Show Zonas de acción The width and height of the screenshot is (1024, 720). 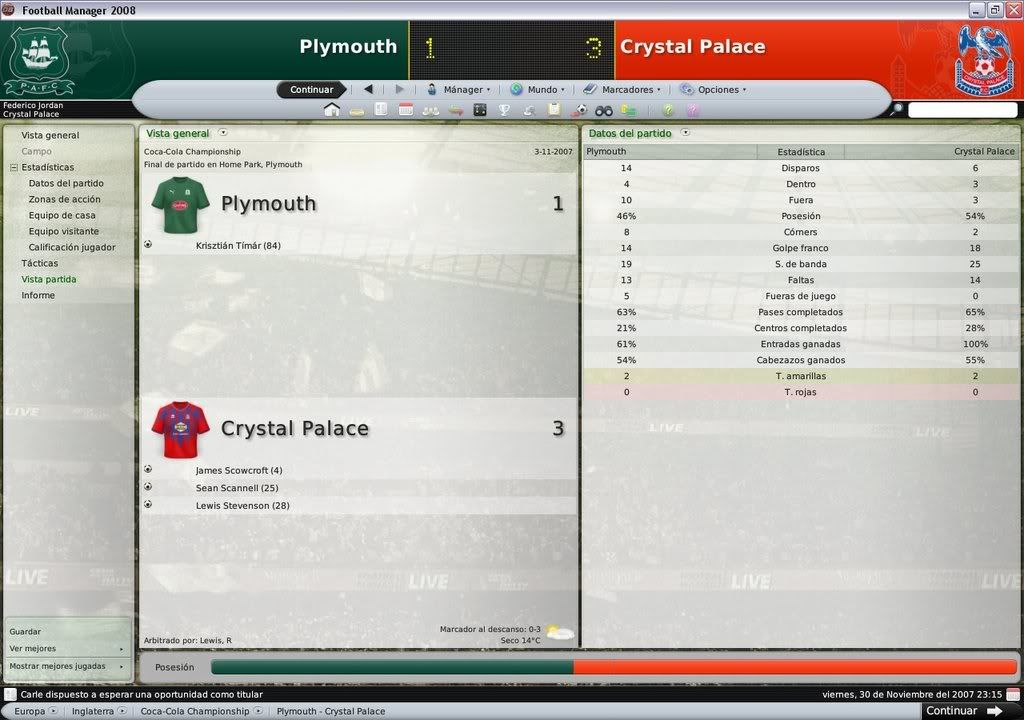point(64,199)
